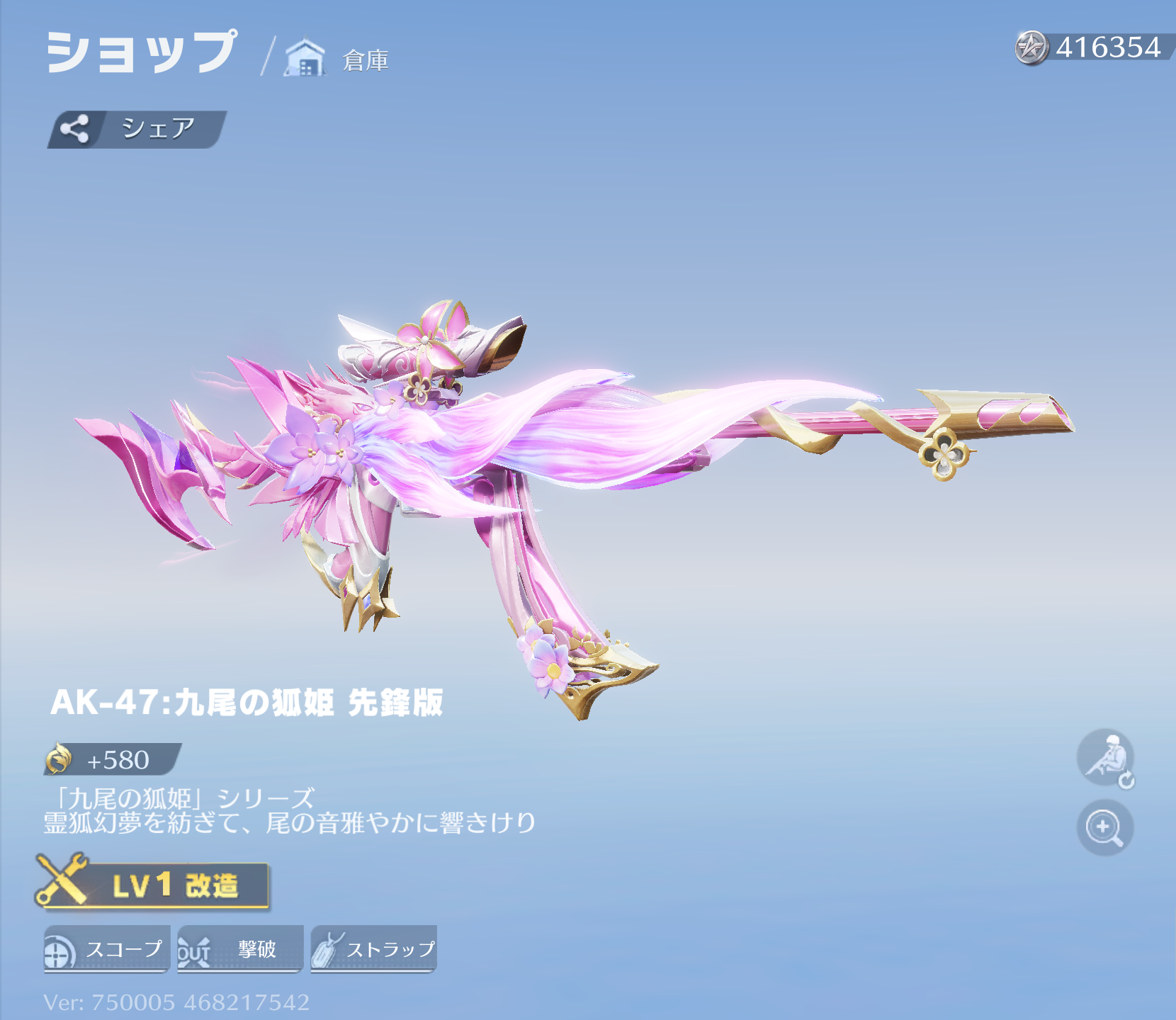Viewport: 1176px width, 1020px height.
Task: Toggle the soldier character preview icon
Action: point(1106,759)
